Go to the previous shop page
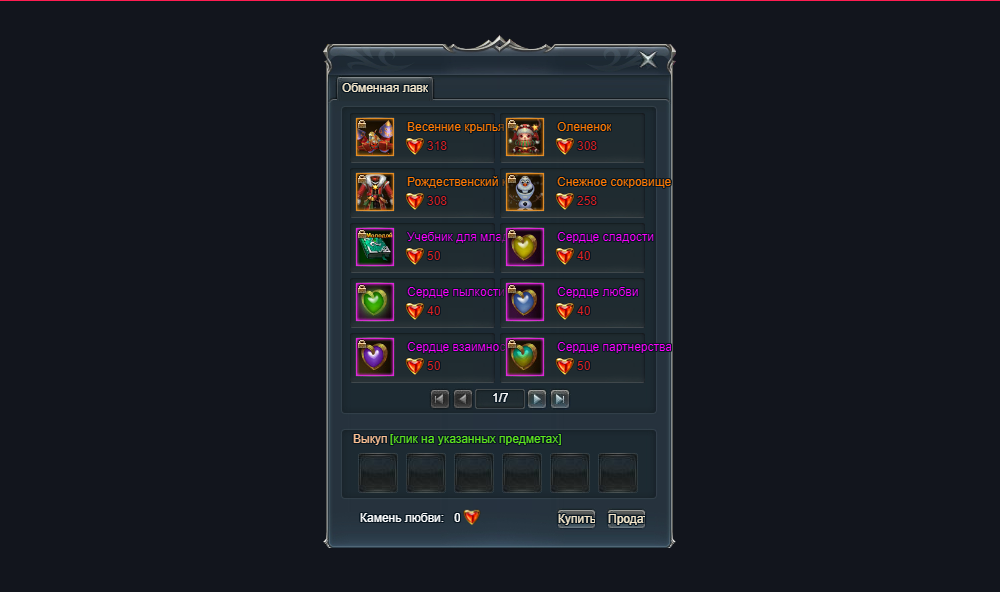 point(463,399)
